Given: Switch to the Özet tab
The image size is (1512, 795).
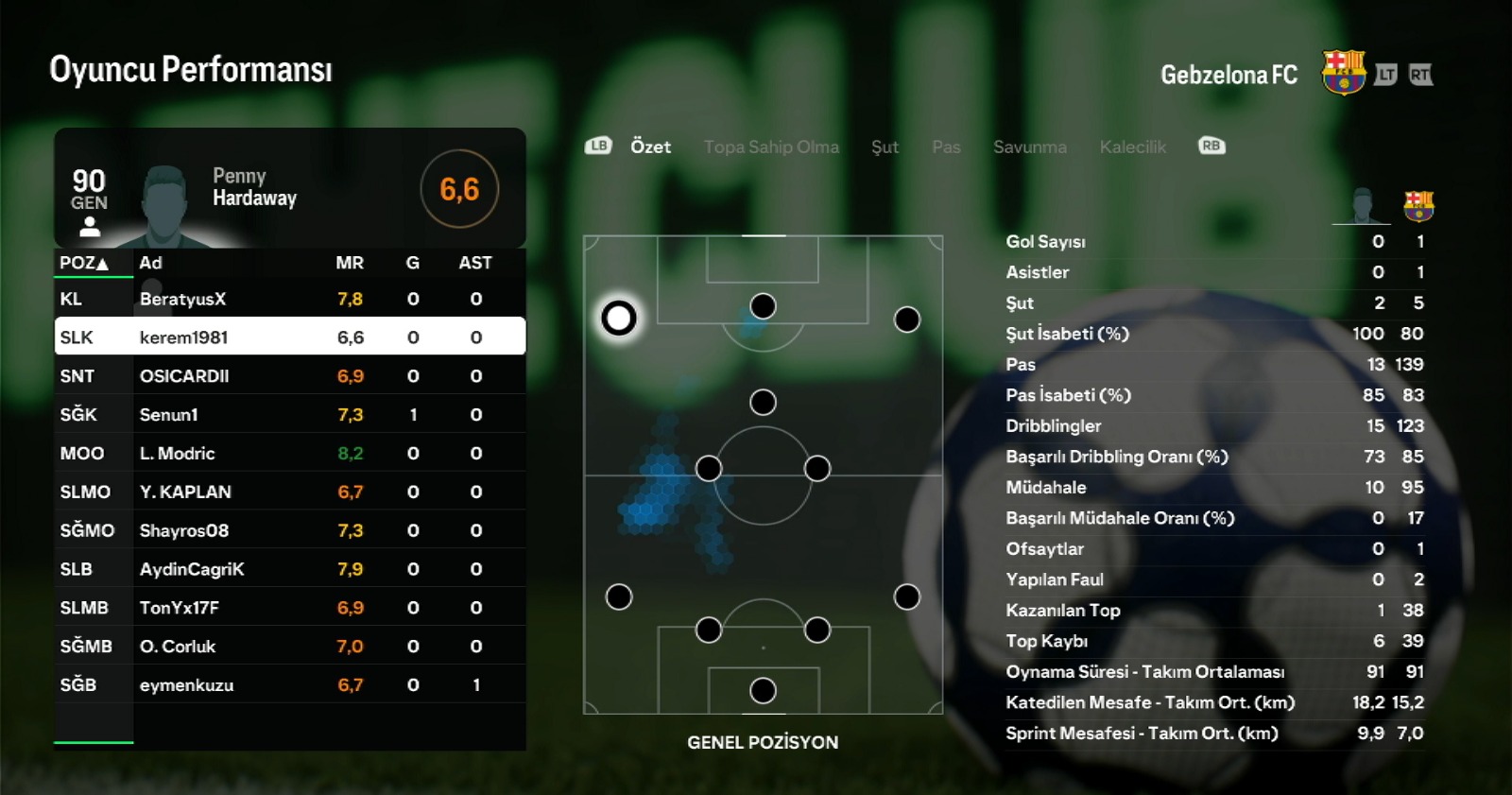Looking at the screenshot, I should [650, 147].
